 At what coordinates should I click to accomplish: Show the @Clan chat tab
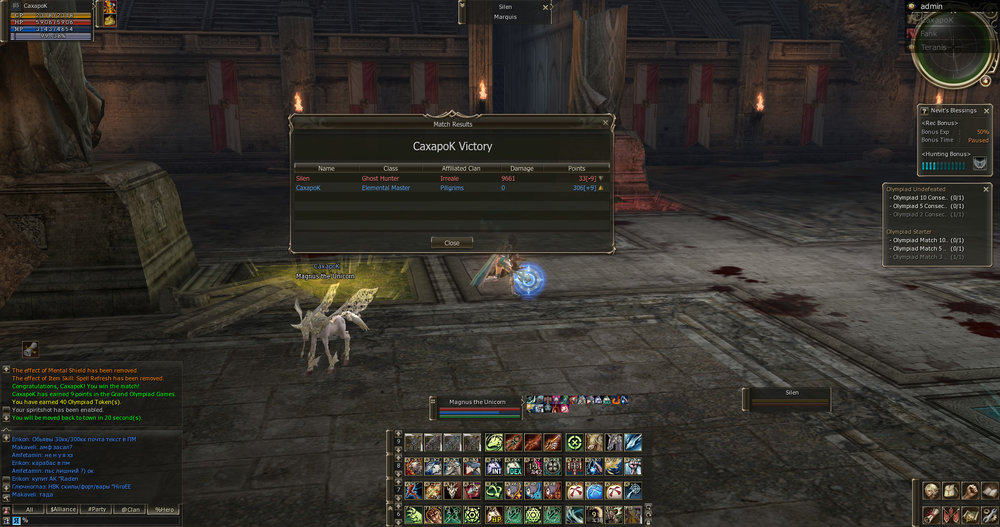pyautogui.click(x=130, y=509)
